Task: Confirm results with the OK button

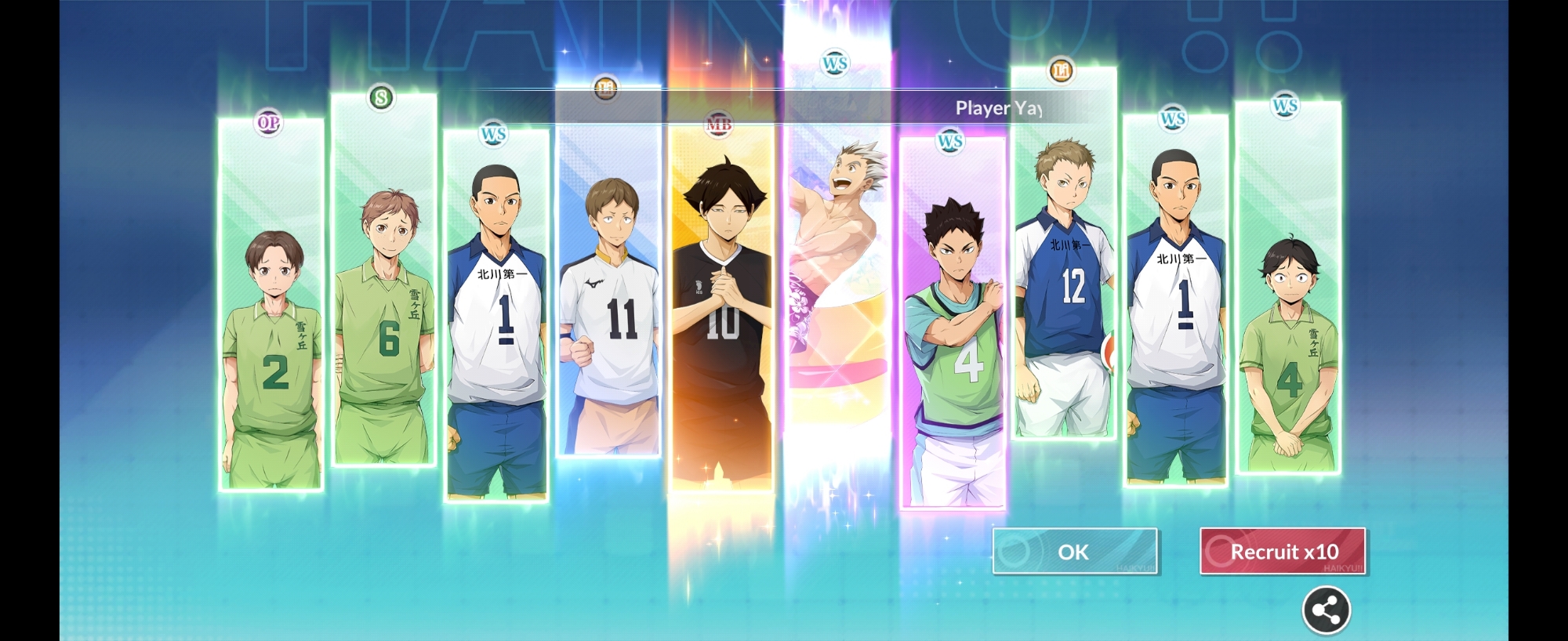Action: pyautogui.click(x=1074, y=552)
